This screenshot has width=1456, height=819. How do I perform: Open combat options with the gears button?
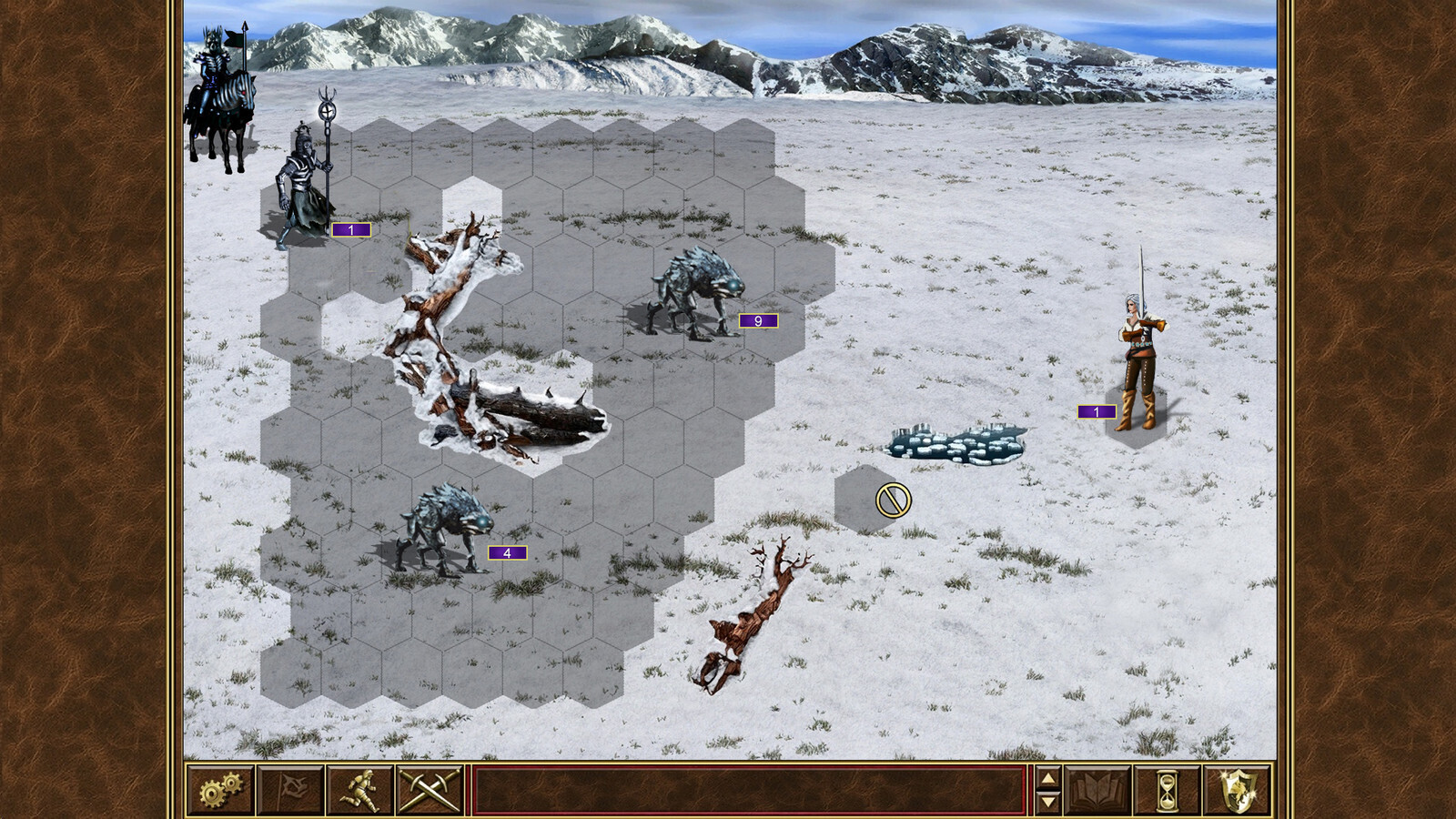[x=220, y=790]
